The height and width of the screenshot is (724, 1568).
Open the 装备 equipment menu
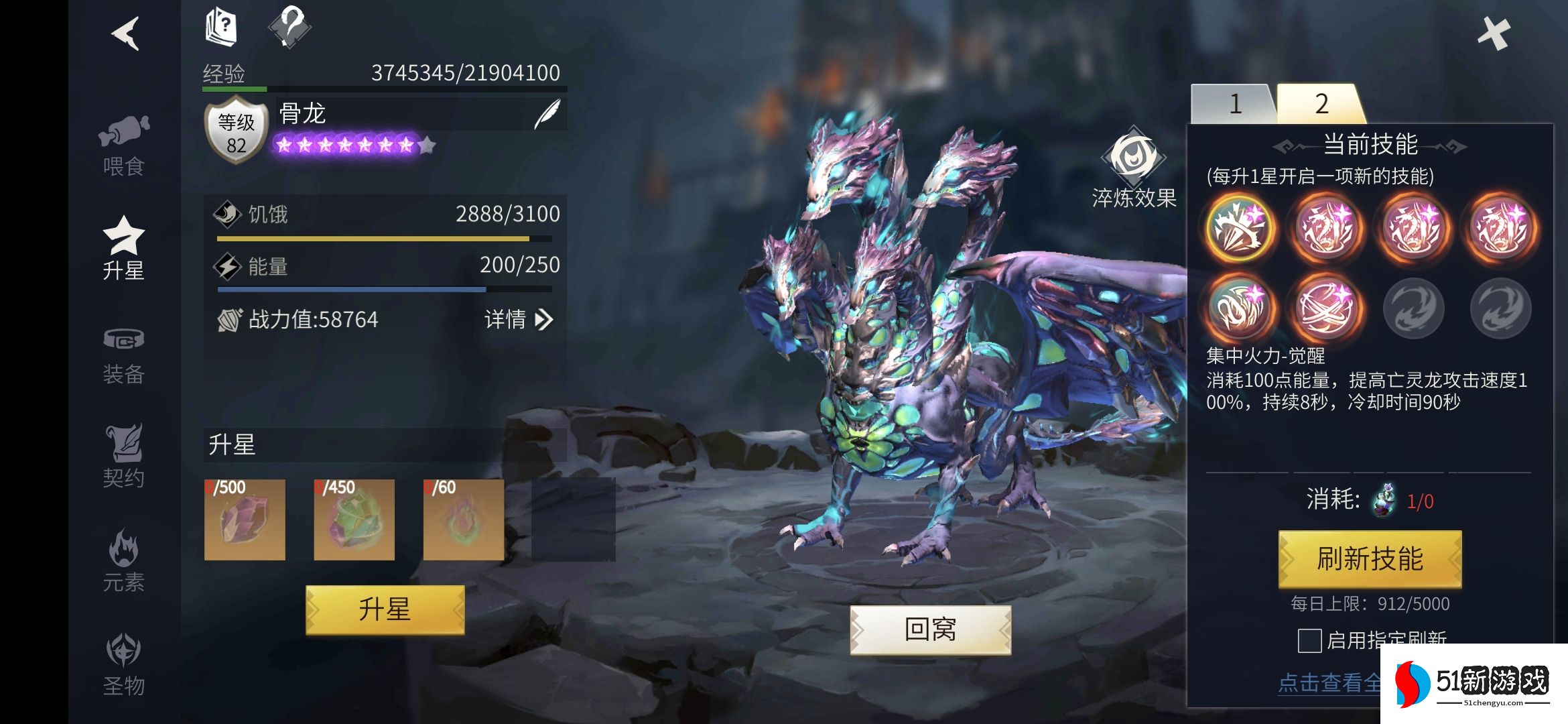(x=124, y=355)
